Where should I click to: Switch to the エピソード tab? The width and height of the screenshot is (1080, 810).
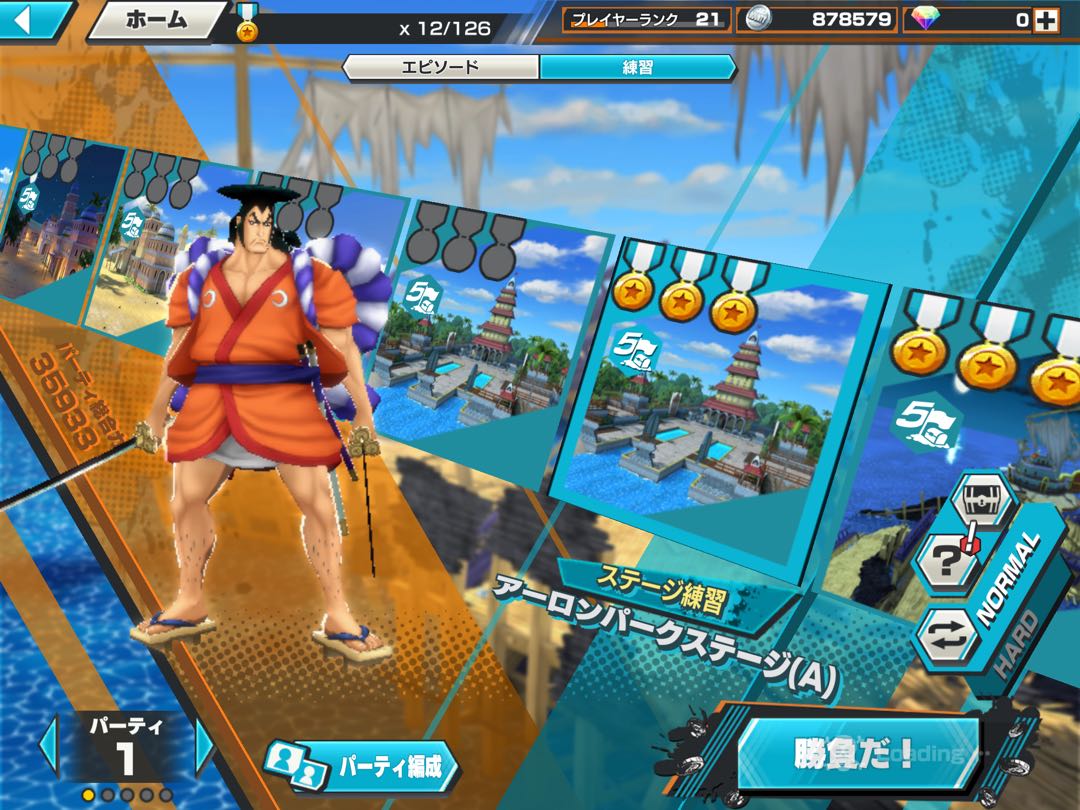(x=440, y=67)
